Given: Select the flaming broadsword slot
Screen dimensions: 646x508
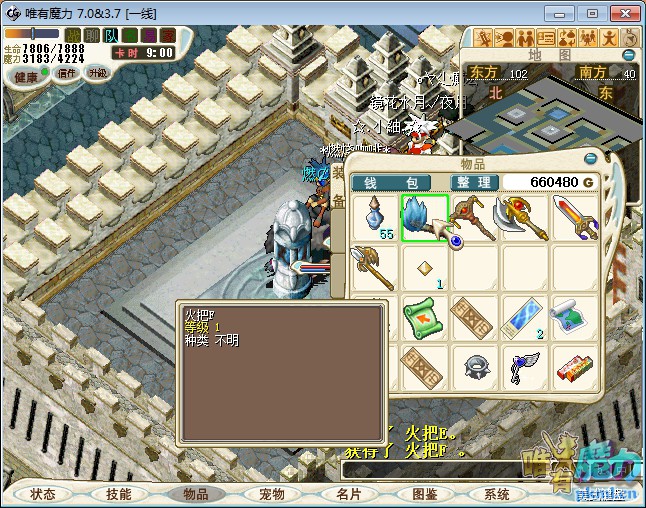Looking at the screenshot, I should [574, 218].
